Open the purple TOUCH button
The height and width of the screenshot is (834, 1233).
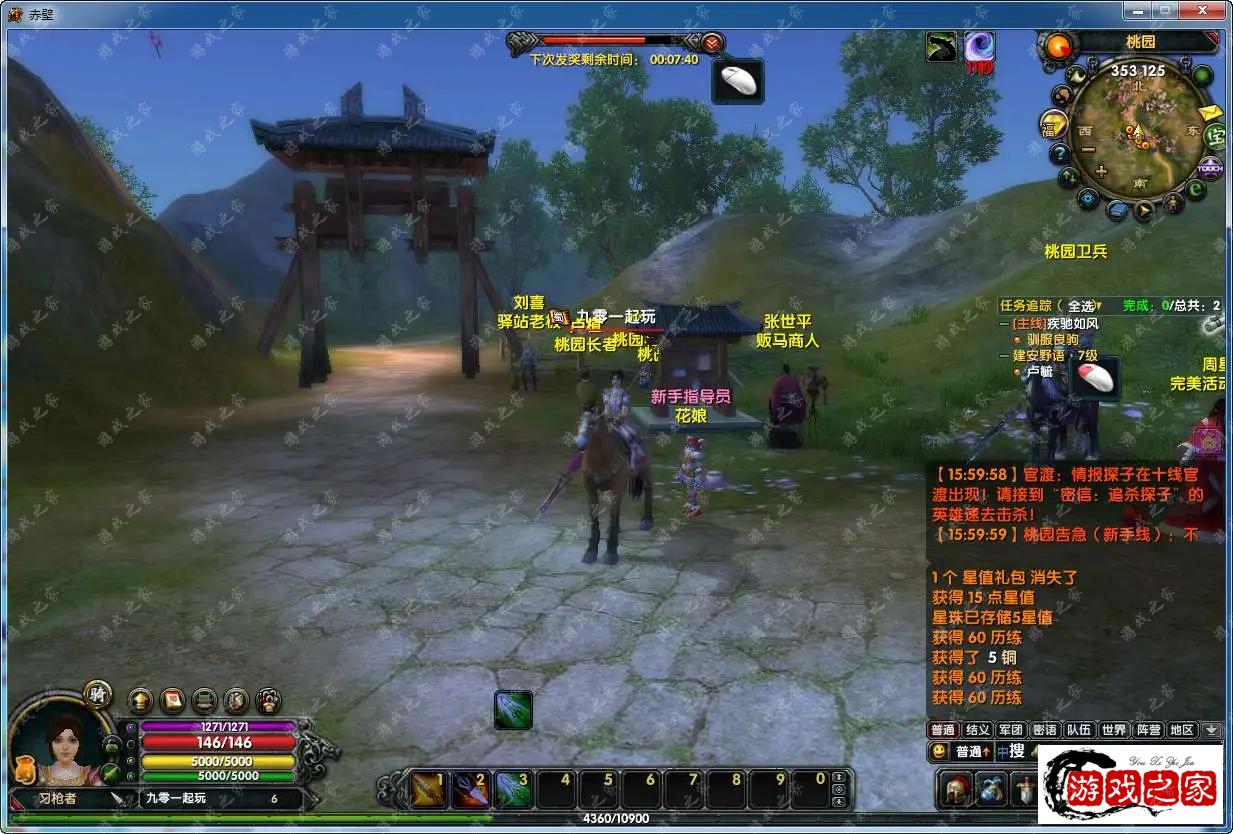click(1210, 167)
